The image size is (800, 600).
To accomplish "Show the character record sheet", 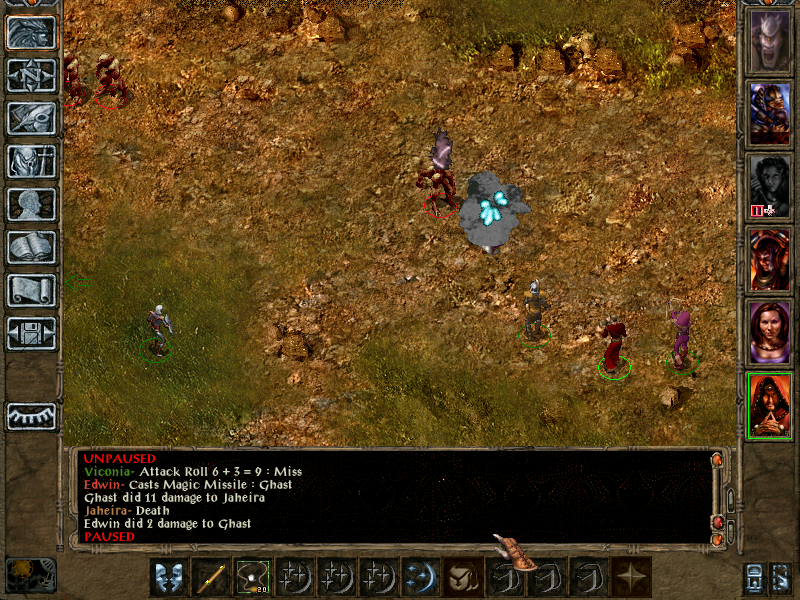I will pyautogui.click(x=31, y=205).
